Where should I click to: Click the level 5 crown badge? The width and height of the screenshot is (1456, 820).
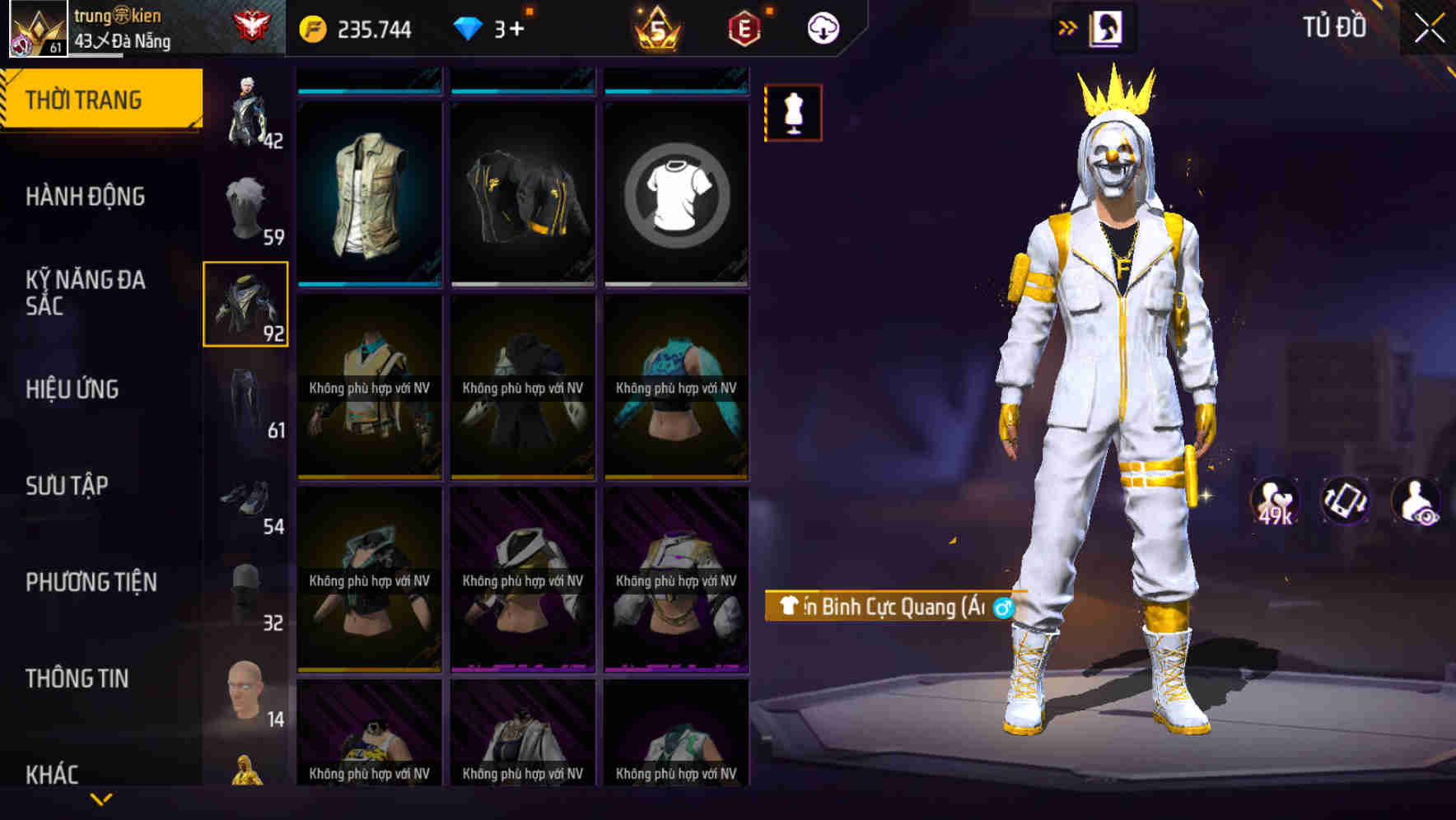coord(656,27)
